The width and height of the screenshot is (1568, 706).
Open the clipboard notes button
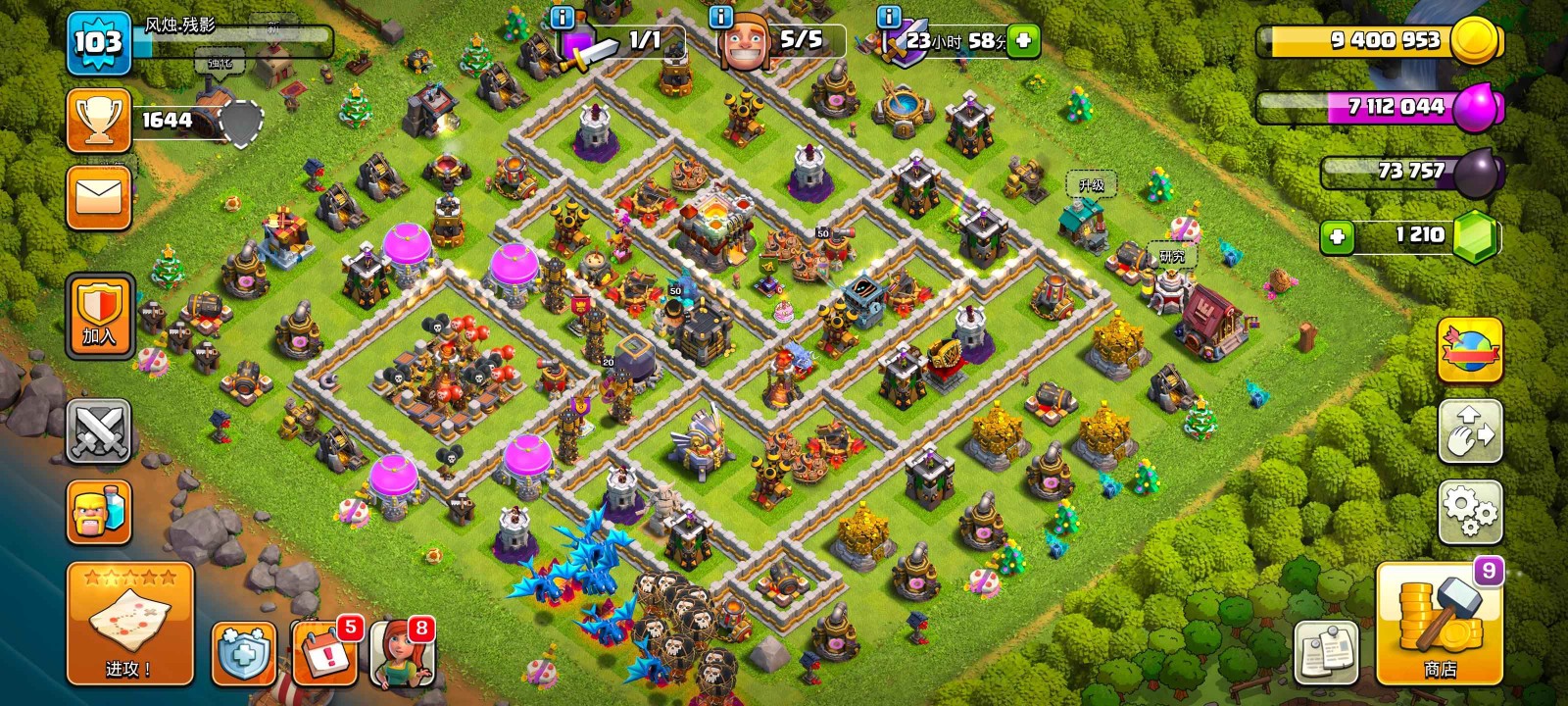[1326, 652]
